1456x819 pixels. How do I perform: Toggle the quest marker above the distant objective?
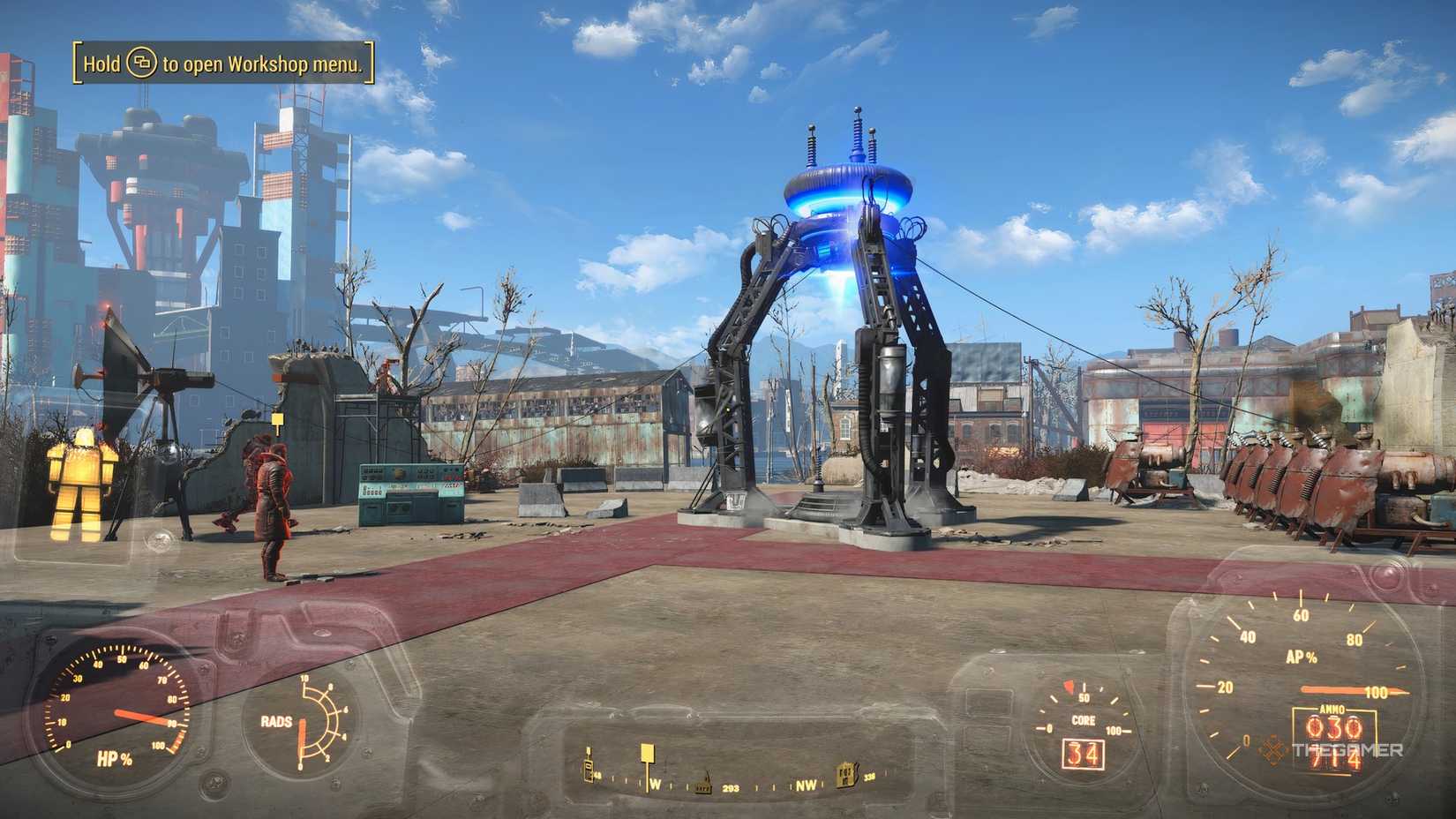[277, 419]
